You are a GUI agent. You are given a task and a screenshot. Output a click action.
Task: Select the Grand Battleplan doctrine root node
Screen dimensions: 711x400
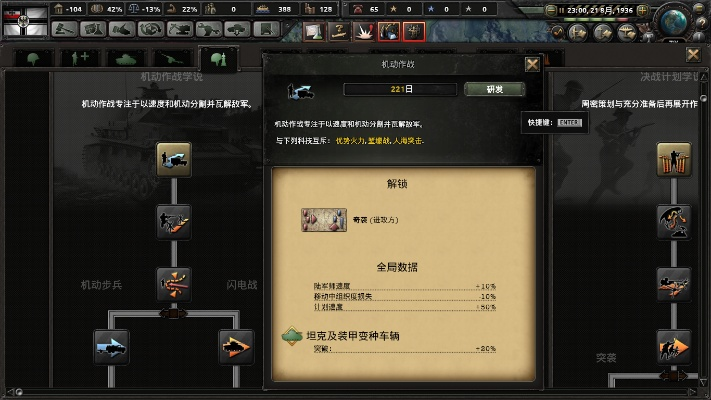[674, 160]
